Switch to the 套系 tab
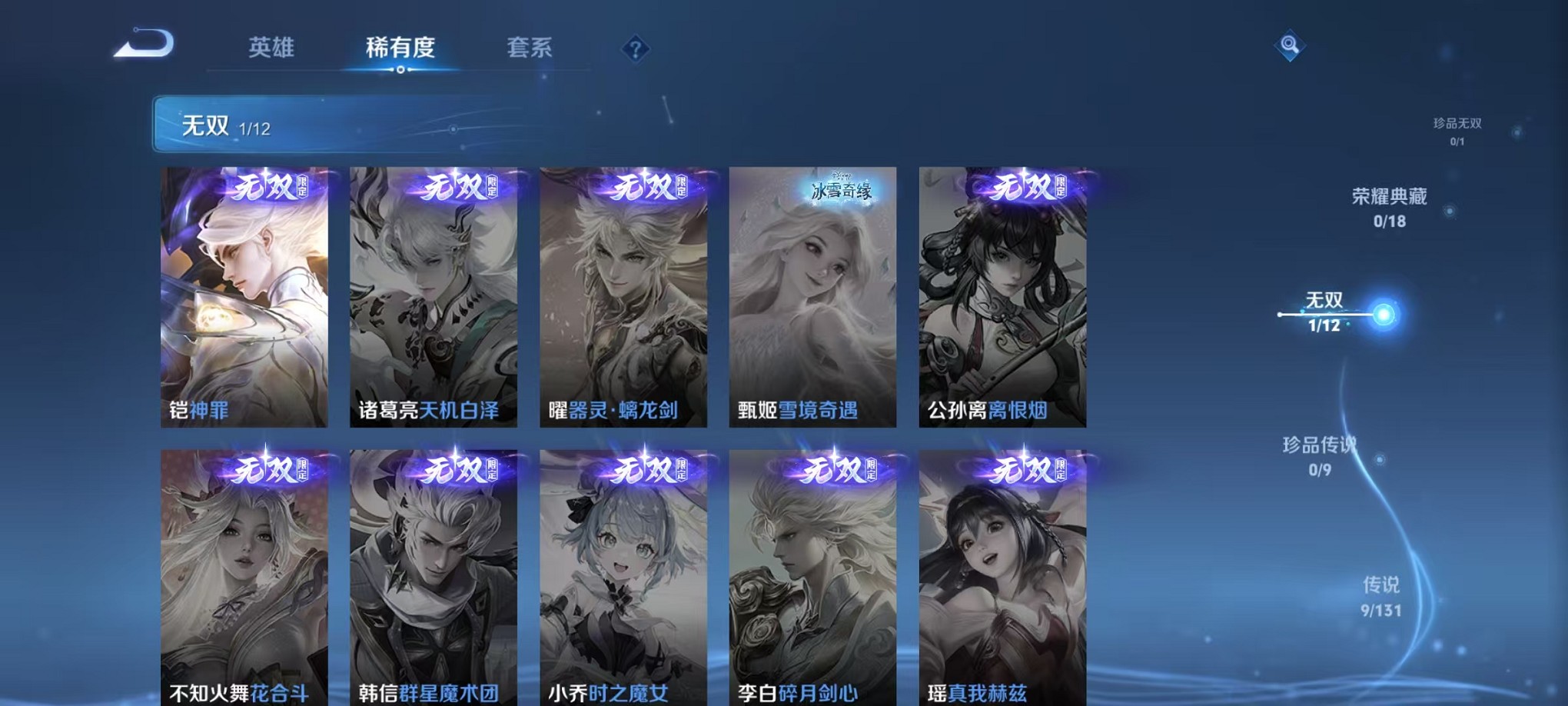 [530, 48]
